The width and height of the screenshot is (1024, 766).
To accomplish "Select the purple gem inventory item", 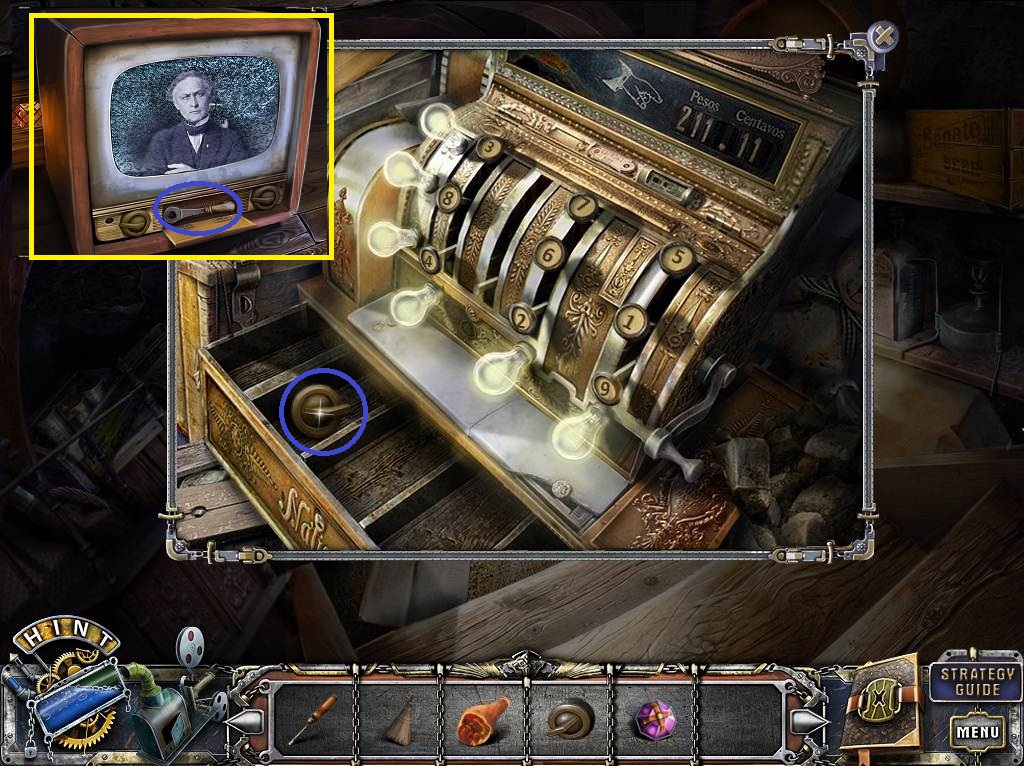I will coord(656,720).
